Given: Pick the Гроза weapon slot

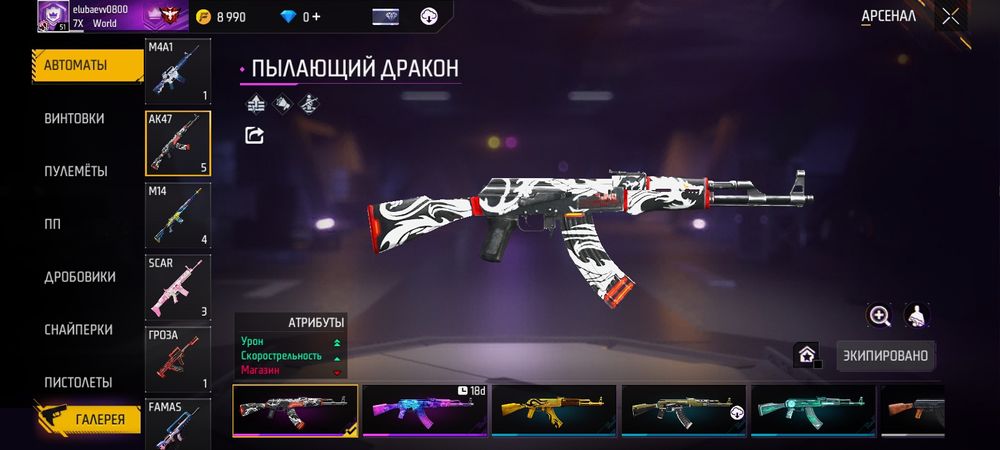Looking at the screenshot, I should 178,359.
